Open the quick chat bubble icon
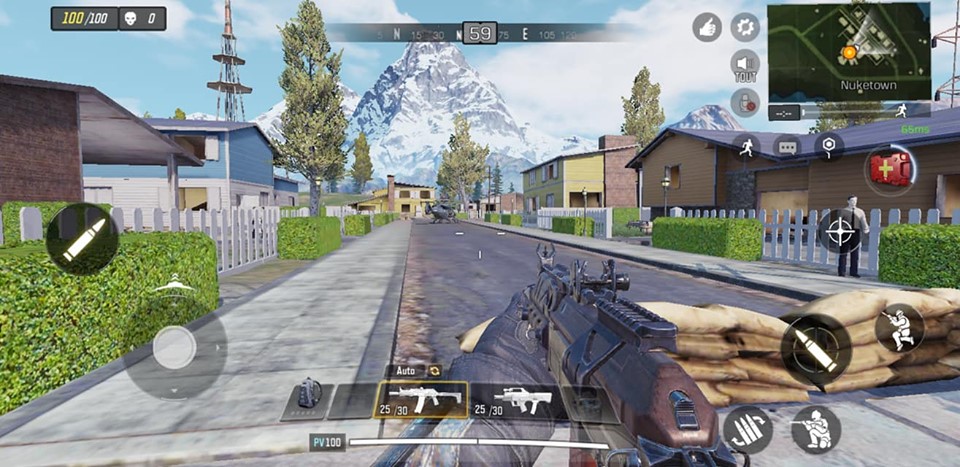This screenshot has width=960, height=467. [788, 147]
